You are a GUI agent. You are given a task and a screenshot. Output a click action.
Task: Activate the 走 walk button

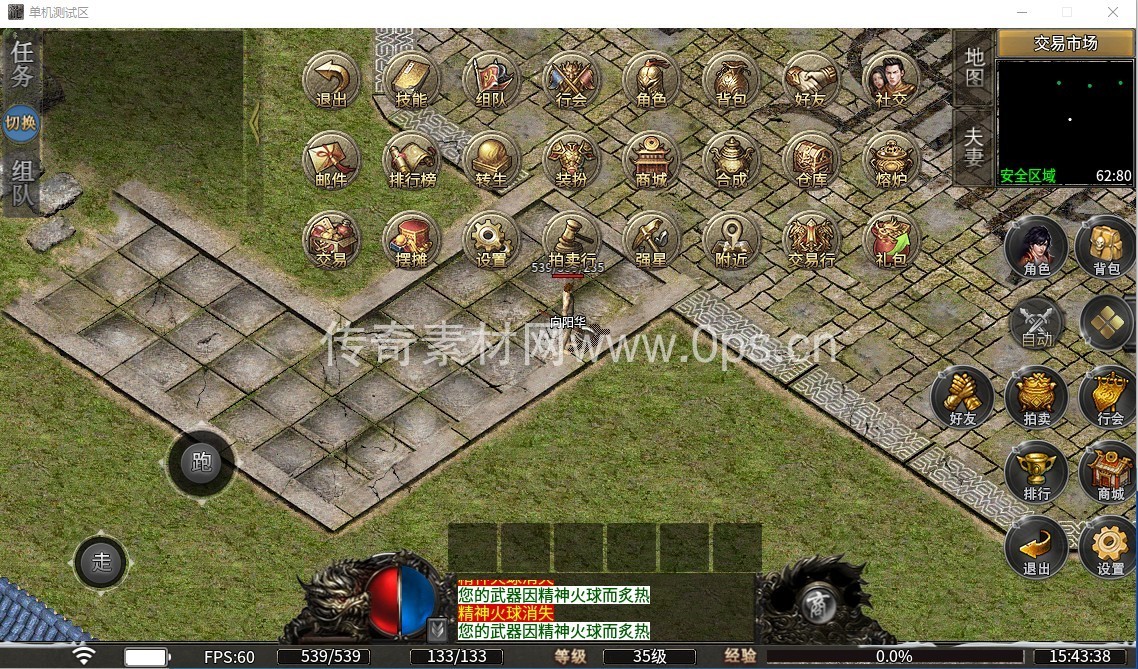[x=101, y=562]
